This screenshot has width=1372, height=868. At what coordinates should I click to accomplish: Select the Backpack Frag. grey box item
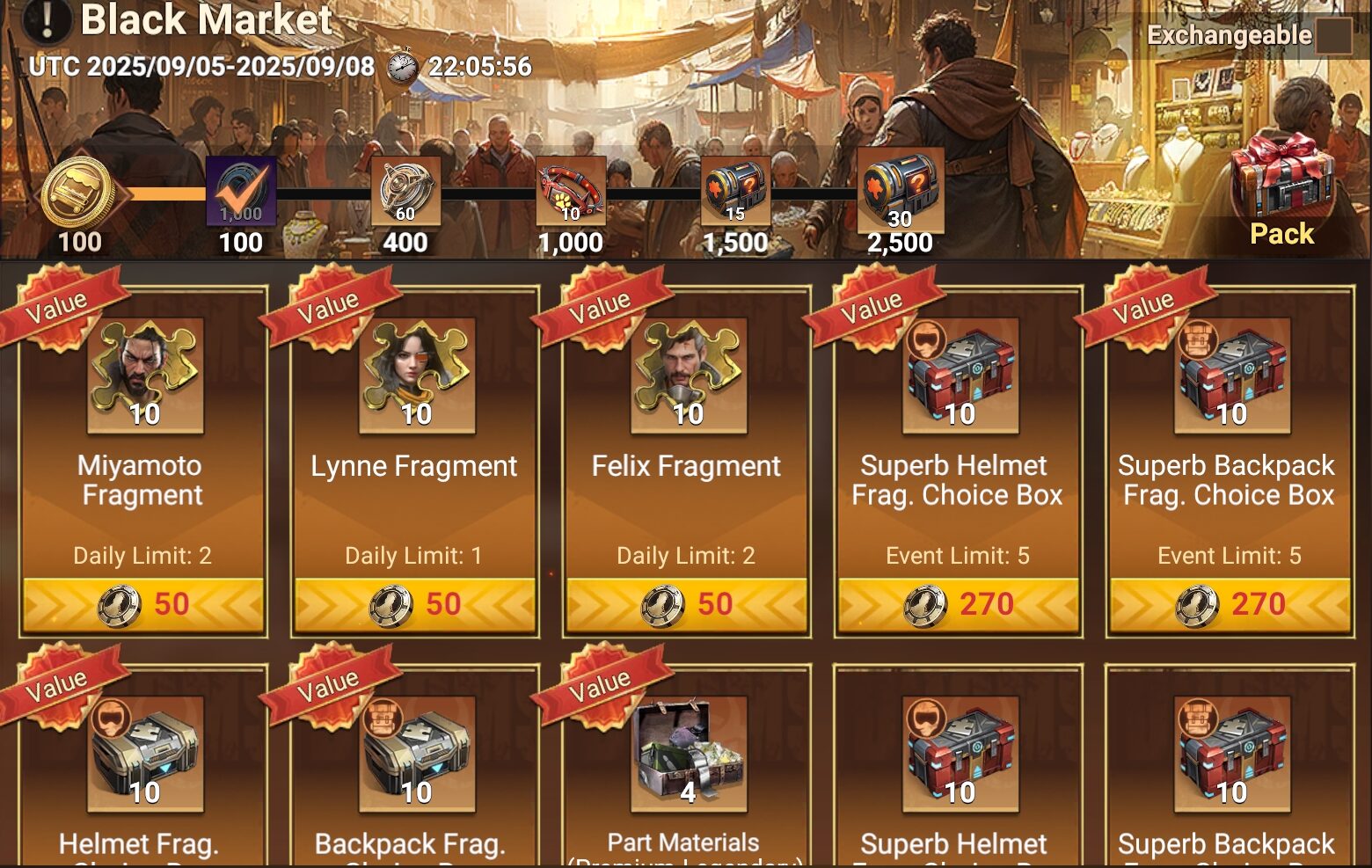[x=417, y=754]
